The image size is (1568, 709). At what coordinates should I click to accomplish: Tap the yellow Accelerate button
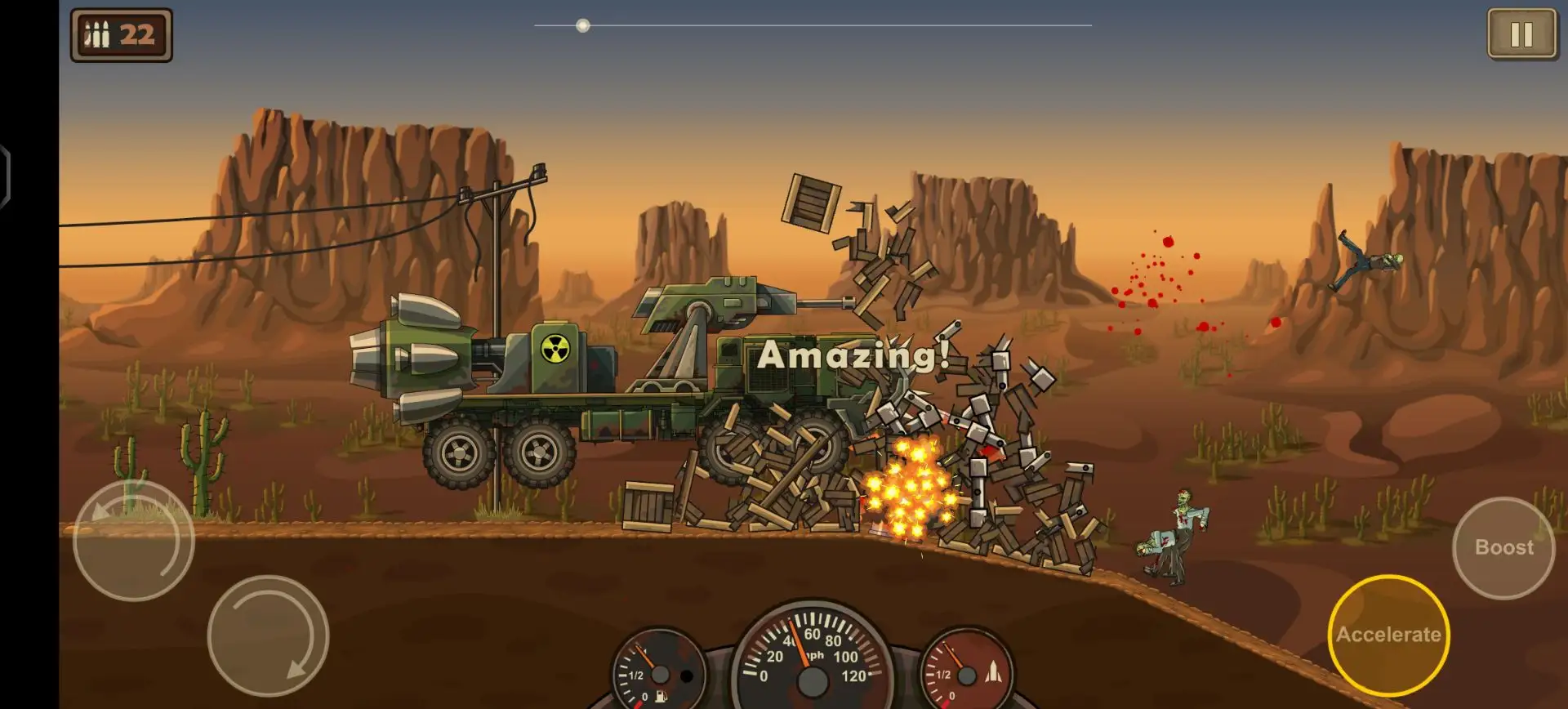click(1388, 635)
